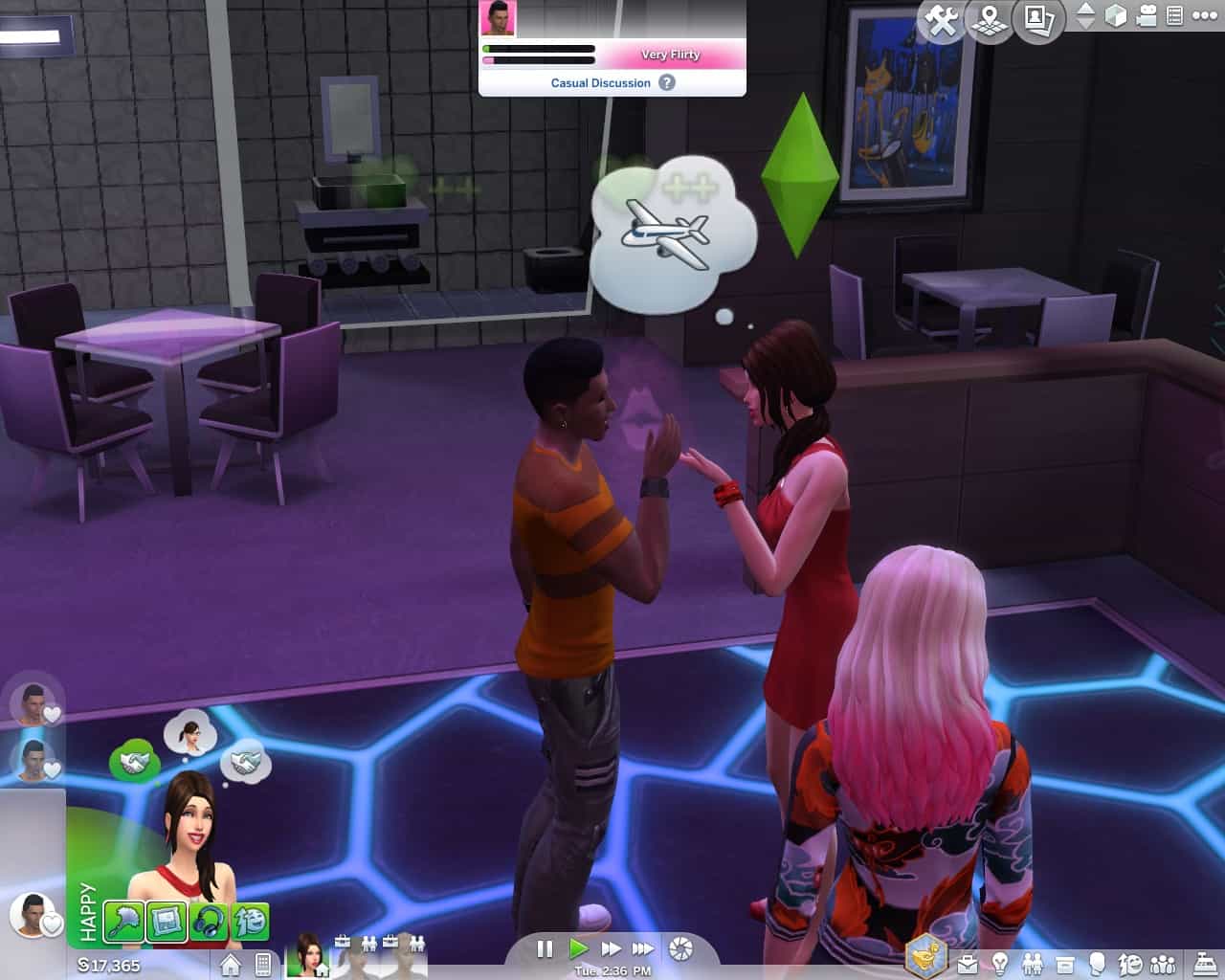Open the Career briefcase panel
Image resolution: width=1225 pixels, height=980 pixels.
[x=968, y=963]
